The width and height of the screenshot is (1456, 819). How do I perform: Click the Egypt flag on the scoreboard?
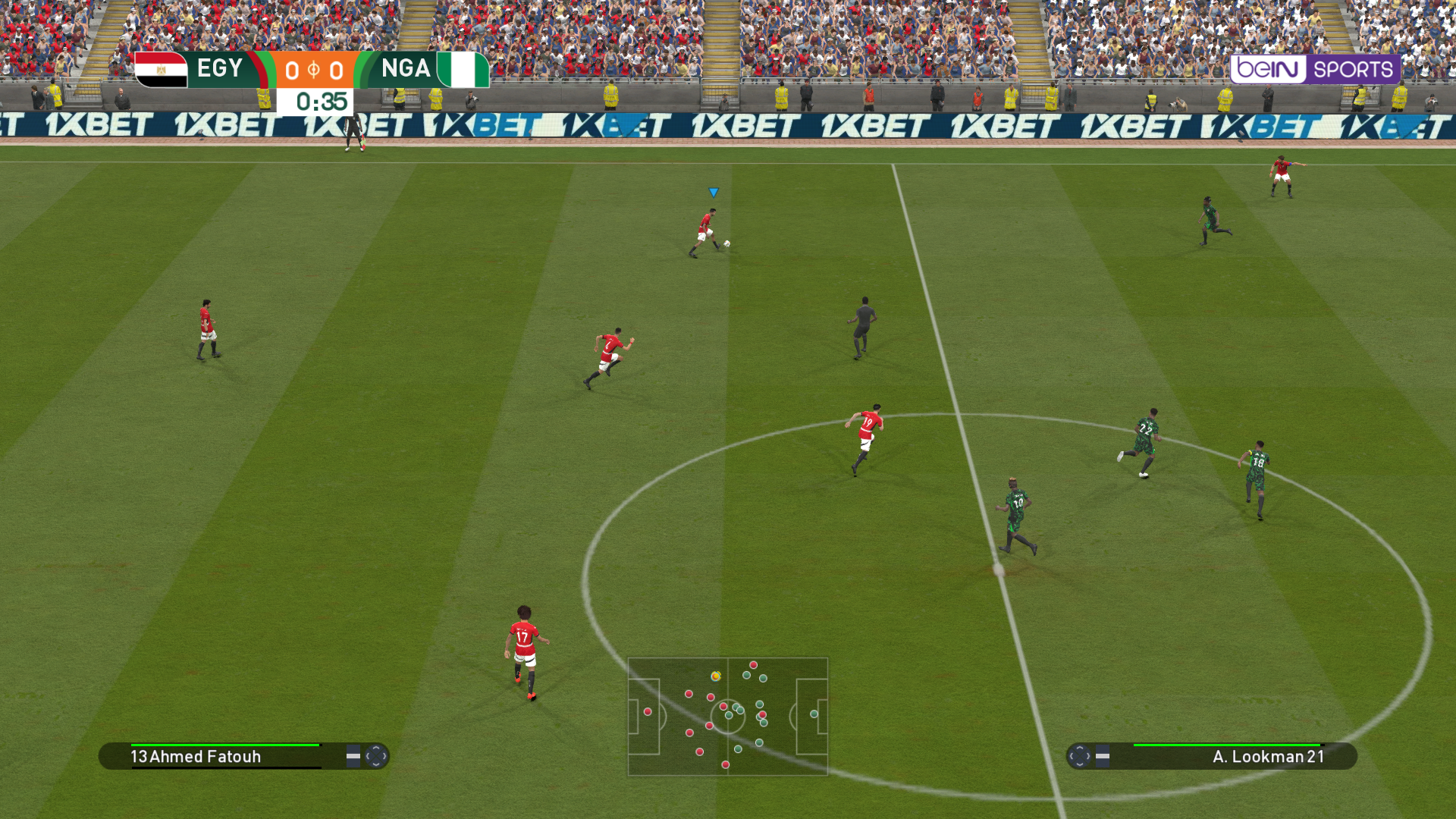(162, 70)
